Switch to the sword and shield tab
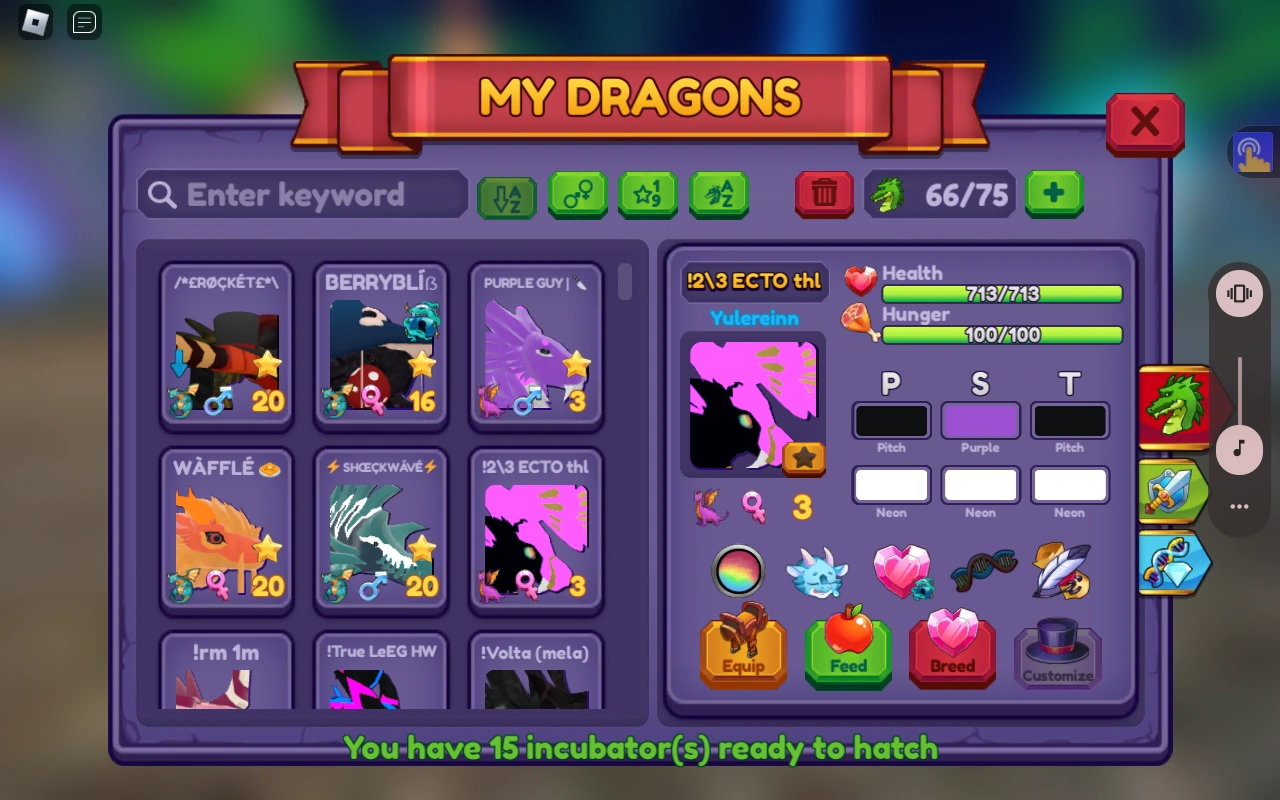Screen dimensions: 1280x800 (1172, 492)
